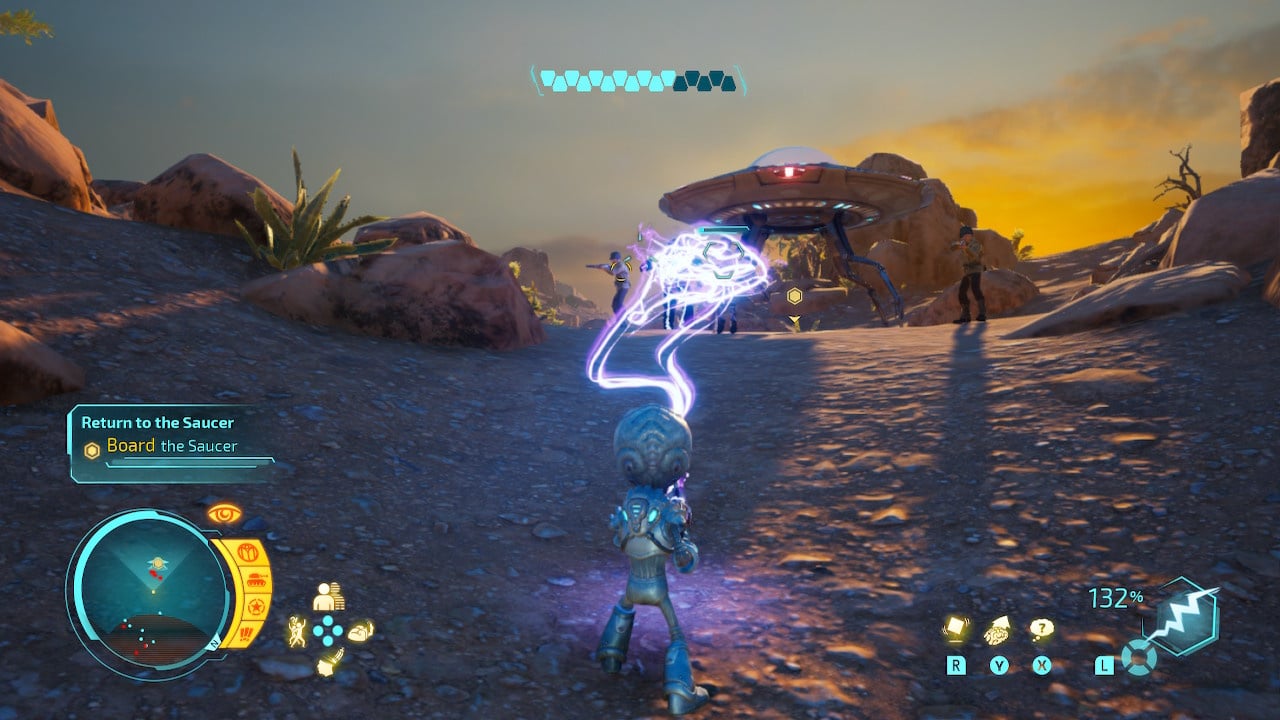1280x720 pixels.
Task: Click the Board the Saucer objective text
Action: 172,446
